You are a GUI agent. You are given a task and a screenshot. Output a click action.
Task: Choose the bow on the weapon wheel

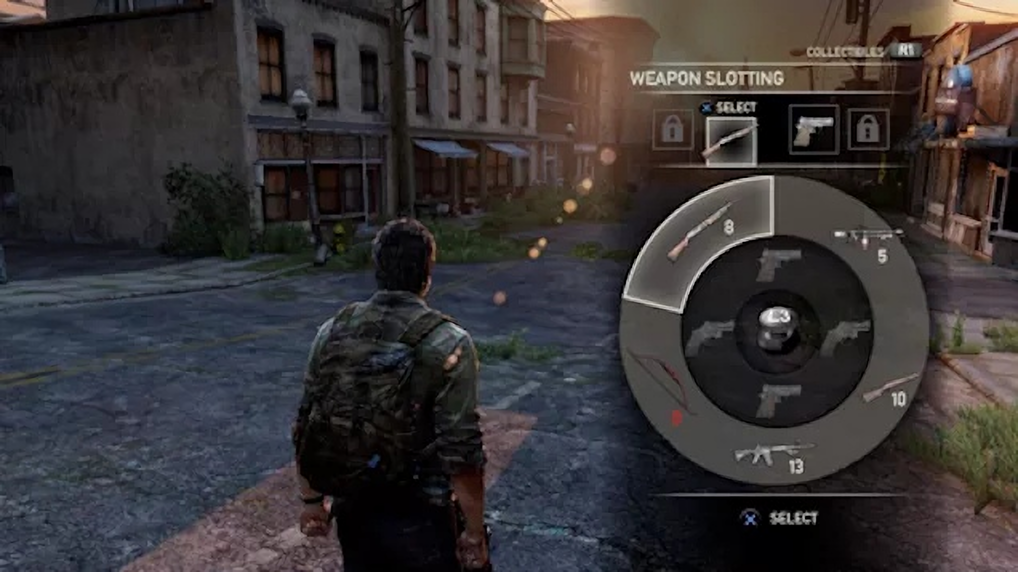click(659, 382)
